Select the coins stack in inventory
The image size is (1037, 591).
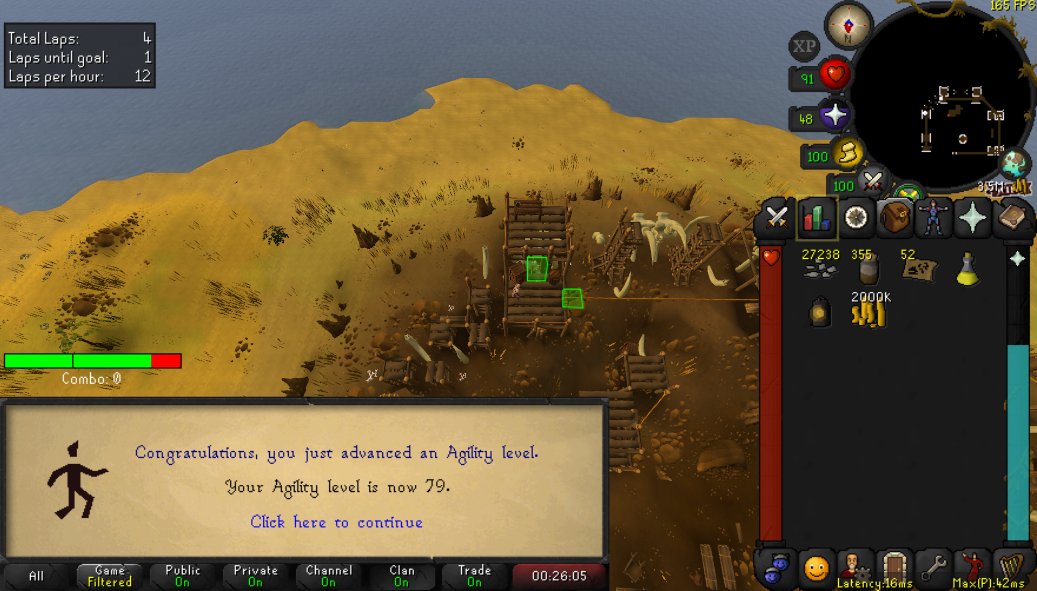click(868, 312)
